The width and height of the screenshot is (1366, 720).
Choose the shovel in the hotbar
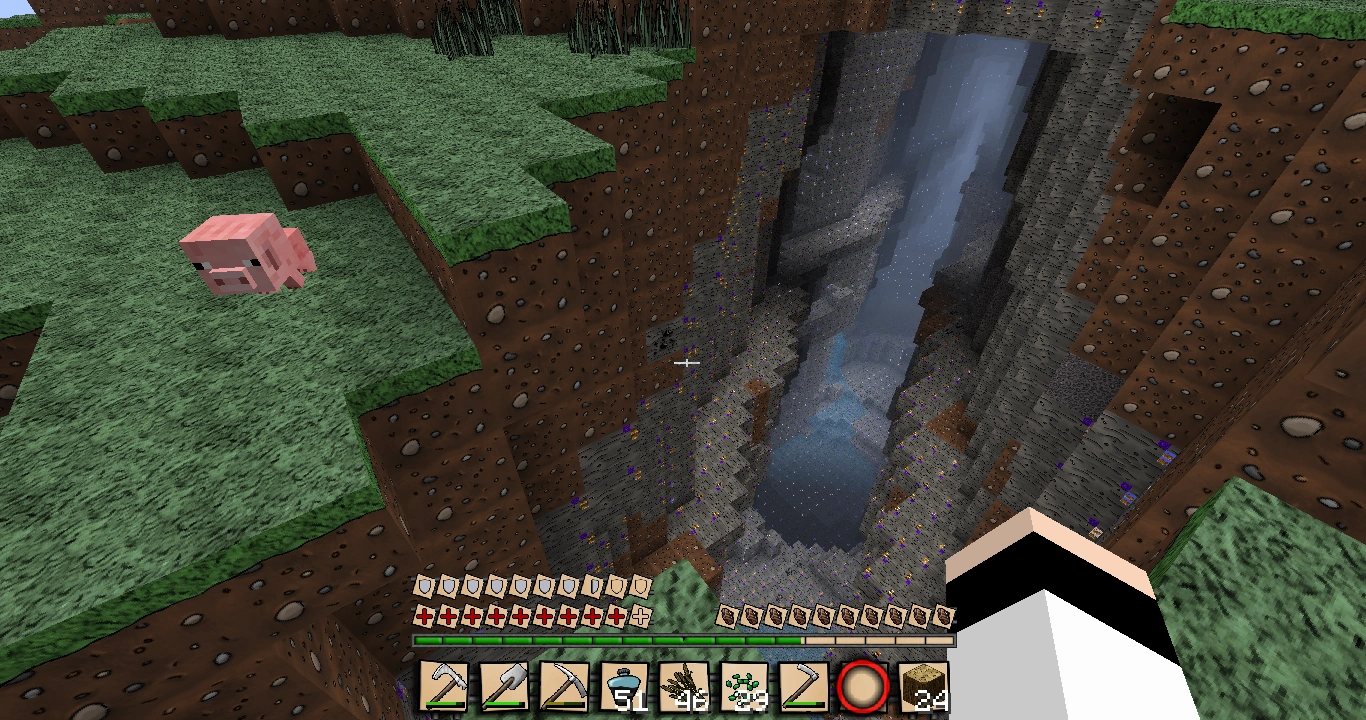[x=504, y=687]
